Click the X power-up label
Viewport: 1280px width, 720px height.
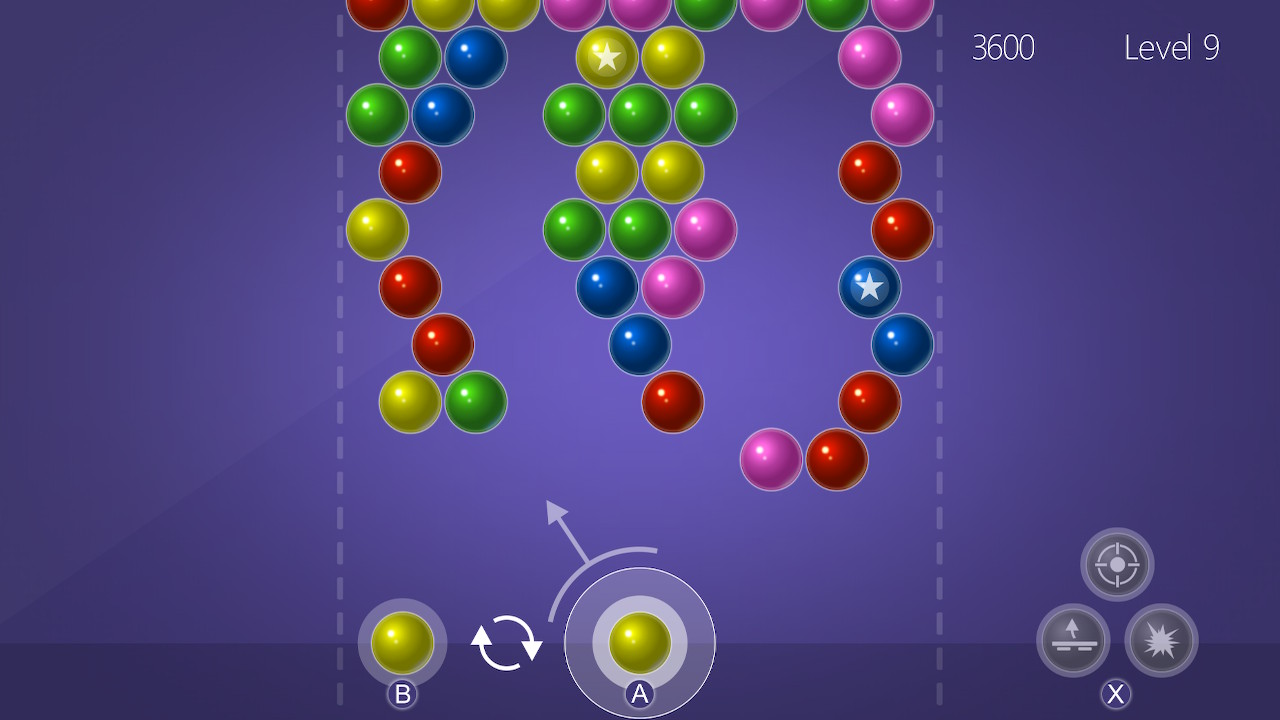click(1114, 691)
